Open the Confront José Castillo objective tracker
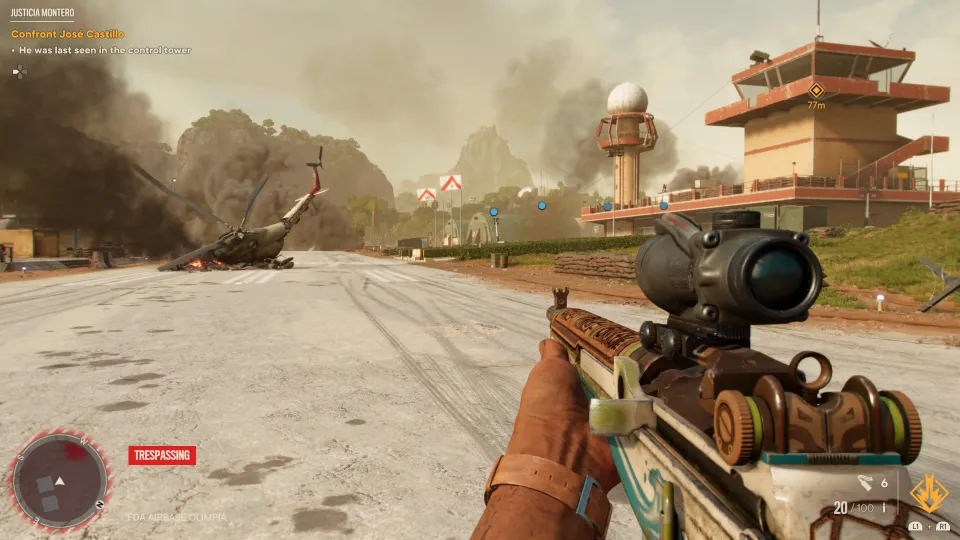 point(68,34)
